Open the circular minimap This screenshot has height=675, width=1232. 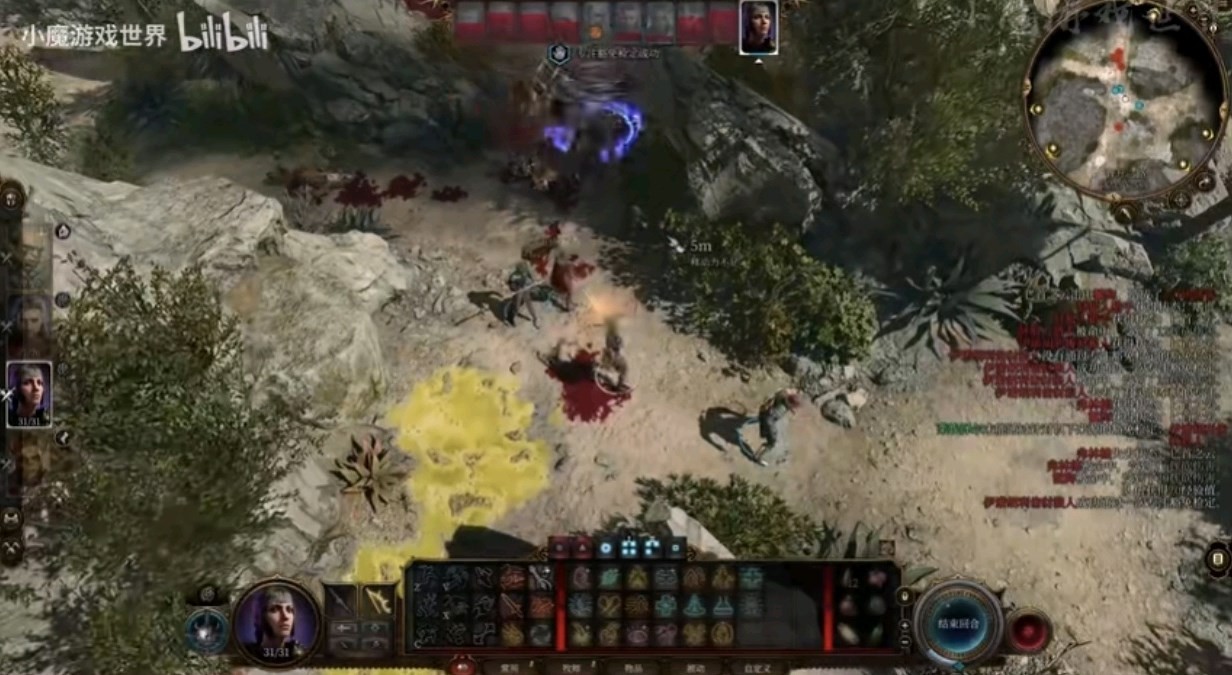tap(1125, 100)
